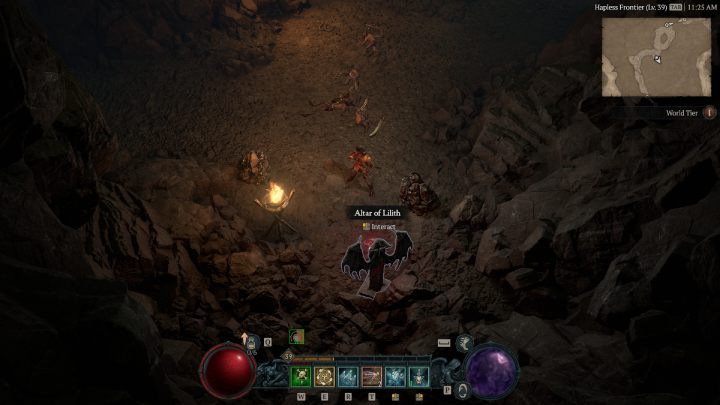The image size is (720, 405).
Task: Click the mount icon below the essence orb
Action: click(463, 389)
